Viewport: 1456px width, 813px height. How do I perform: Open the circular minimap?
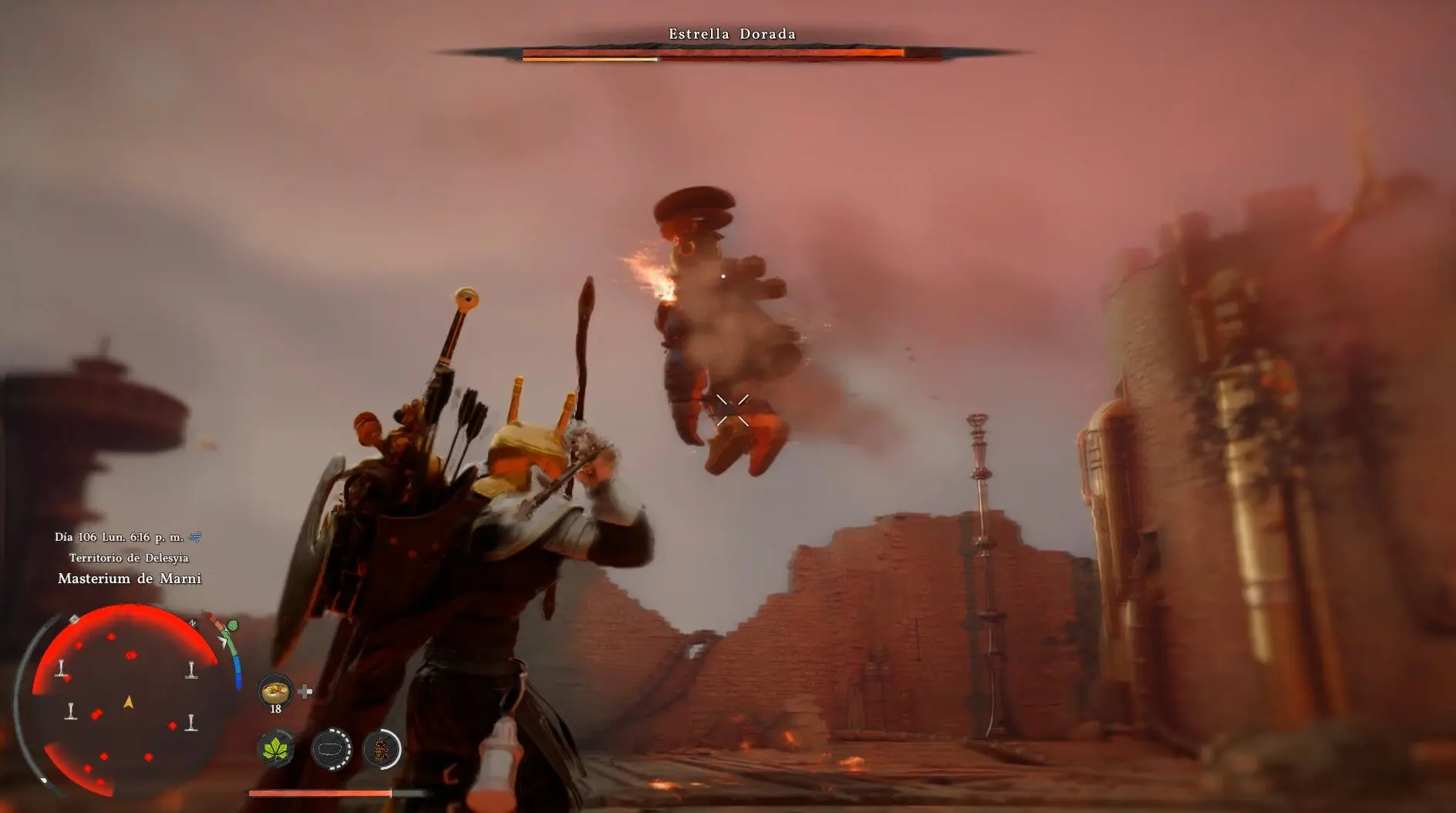tap(127, 700)
